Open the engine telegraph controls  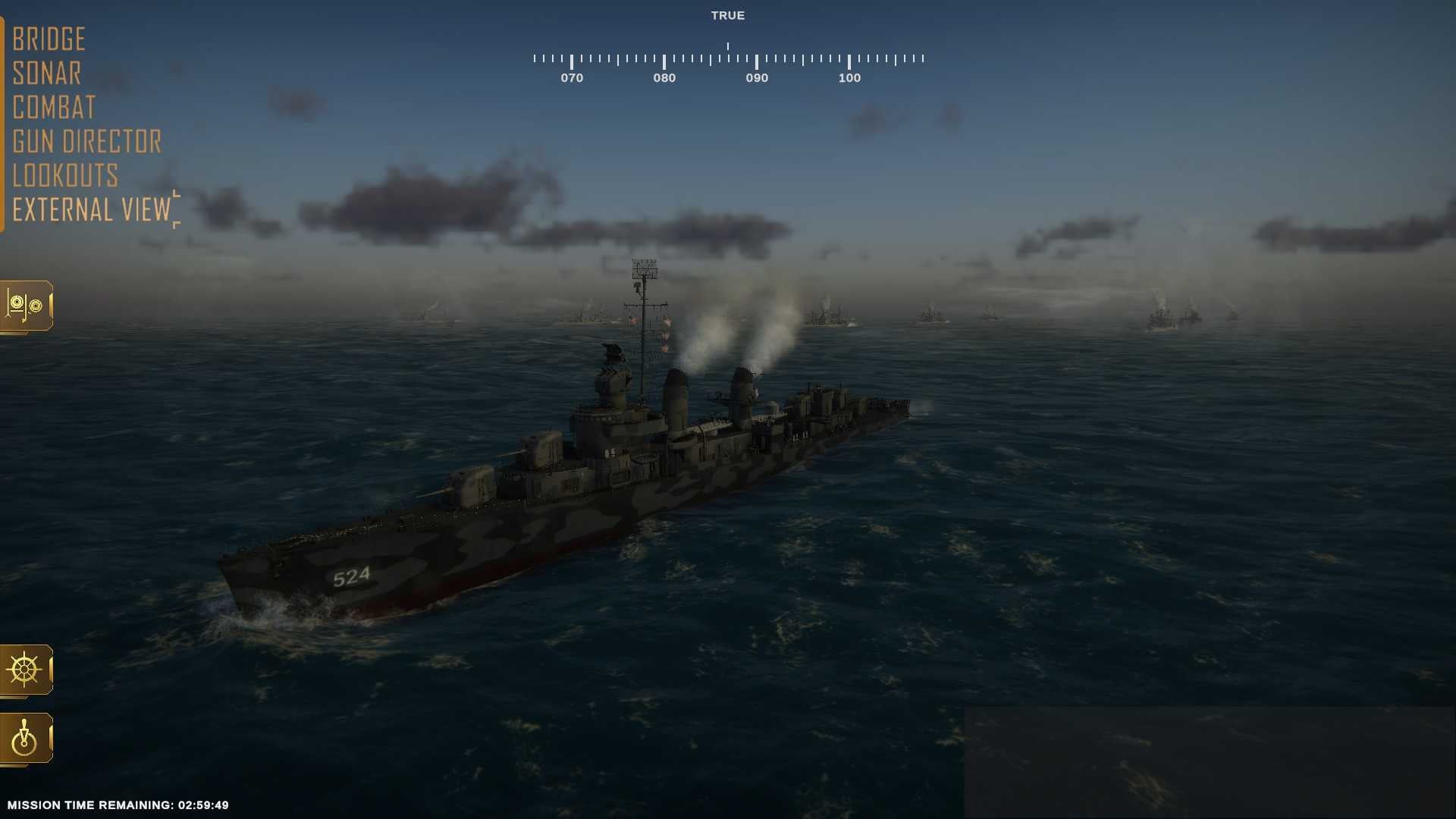pyautogui.click(x=26, y=738)
